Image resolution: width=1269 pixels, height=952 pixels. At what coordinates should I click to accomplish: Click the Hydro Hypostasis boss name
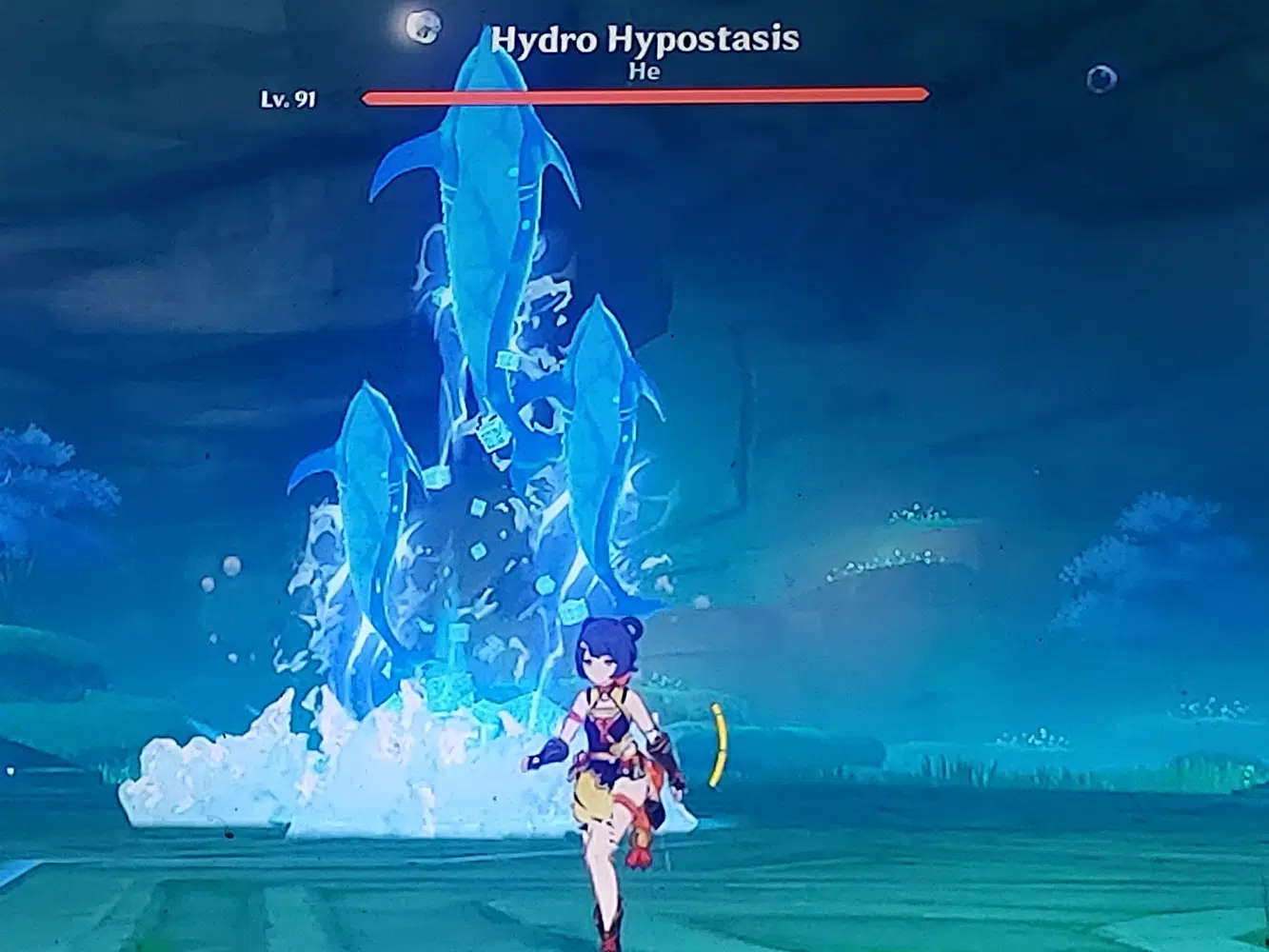click(645, 39)
